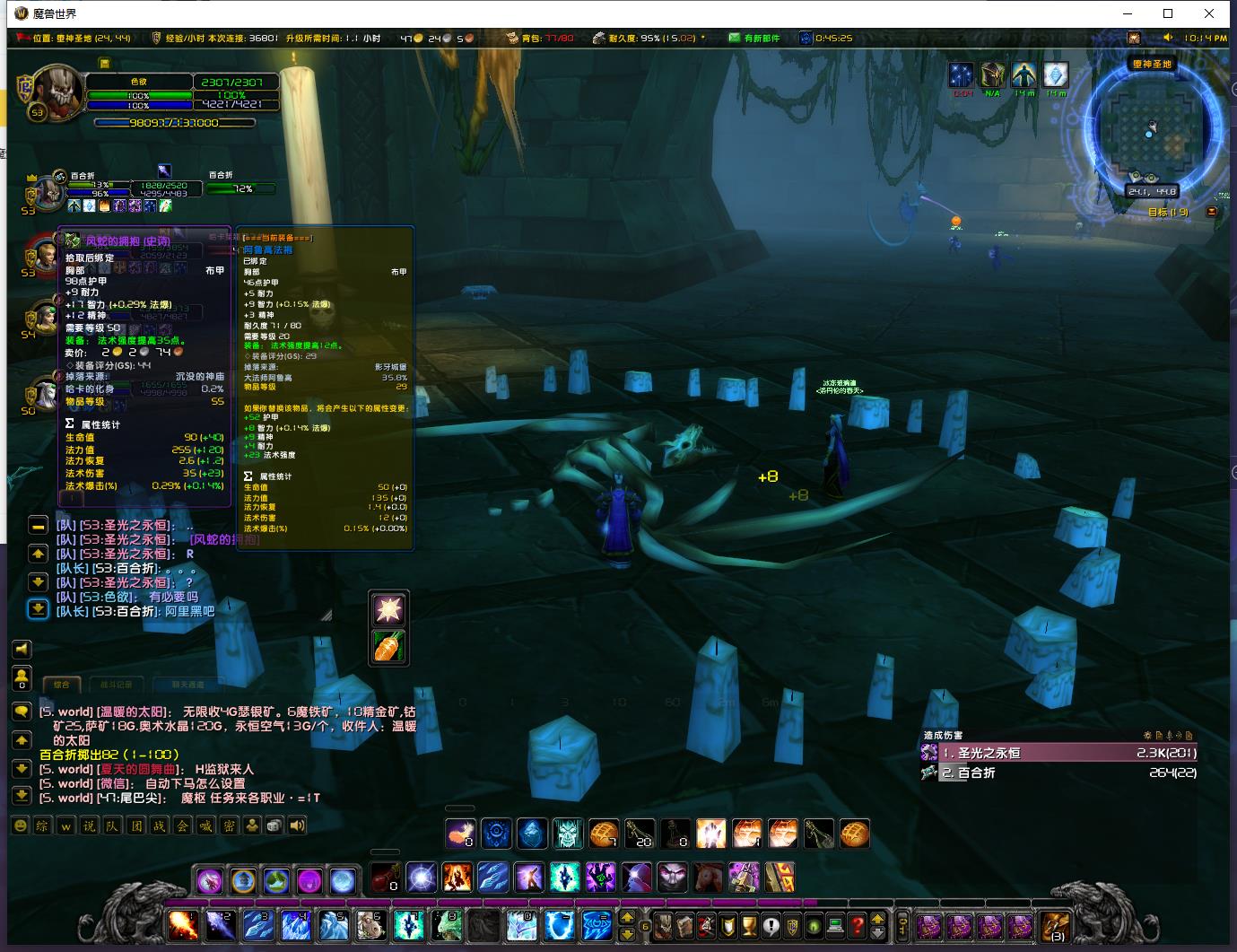
Task: Select the 百合折 damage meter row
Action: [1060, 773]
